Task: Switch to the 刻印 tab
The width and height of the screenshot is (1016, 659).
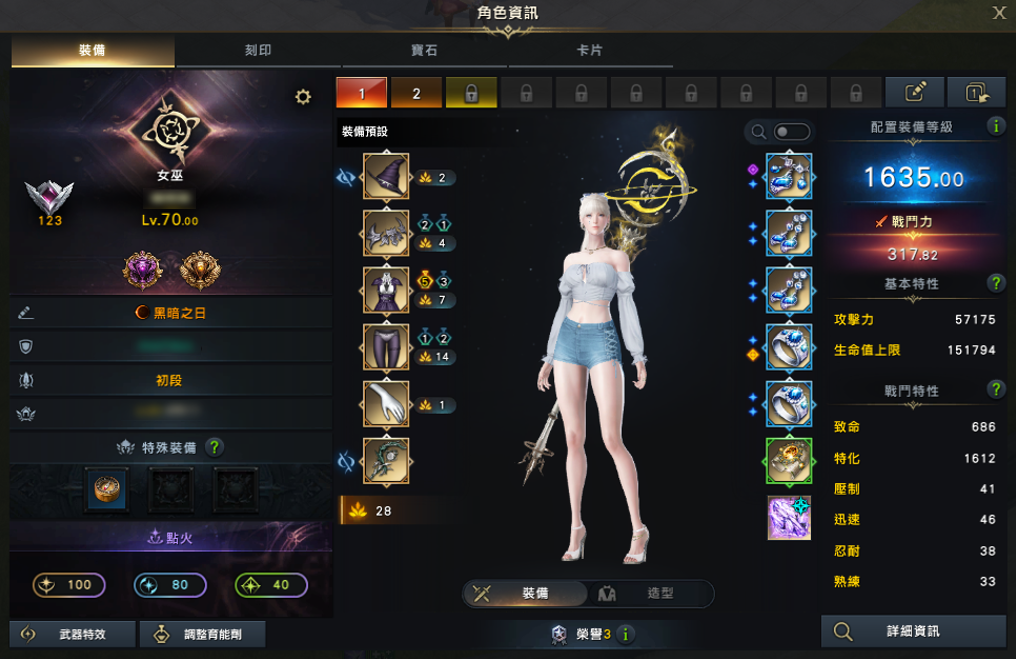Action: pyautogui.click(x=258, y=51)
